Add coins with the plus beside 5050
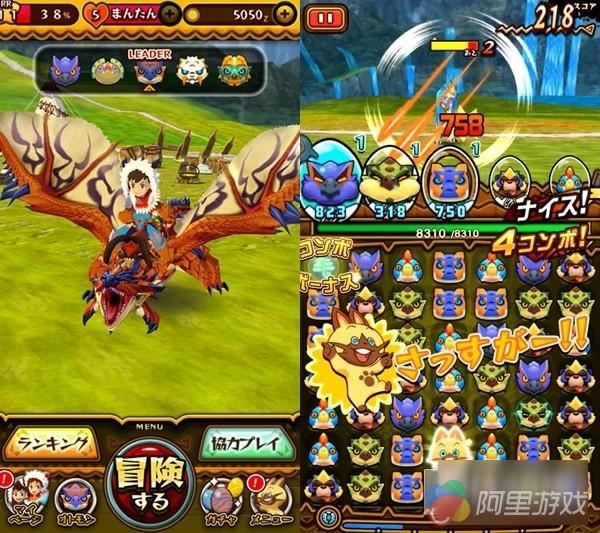The height and width of the screenshot is (533, 600). click(285, 15)
